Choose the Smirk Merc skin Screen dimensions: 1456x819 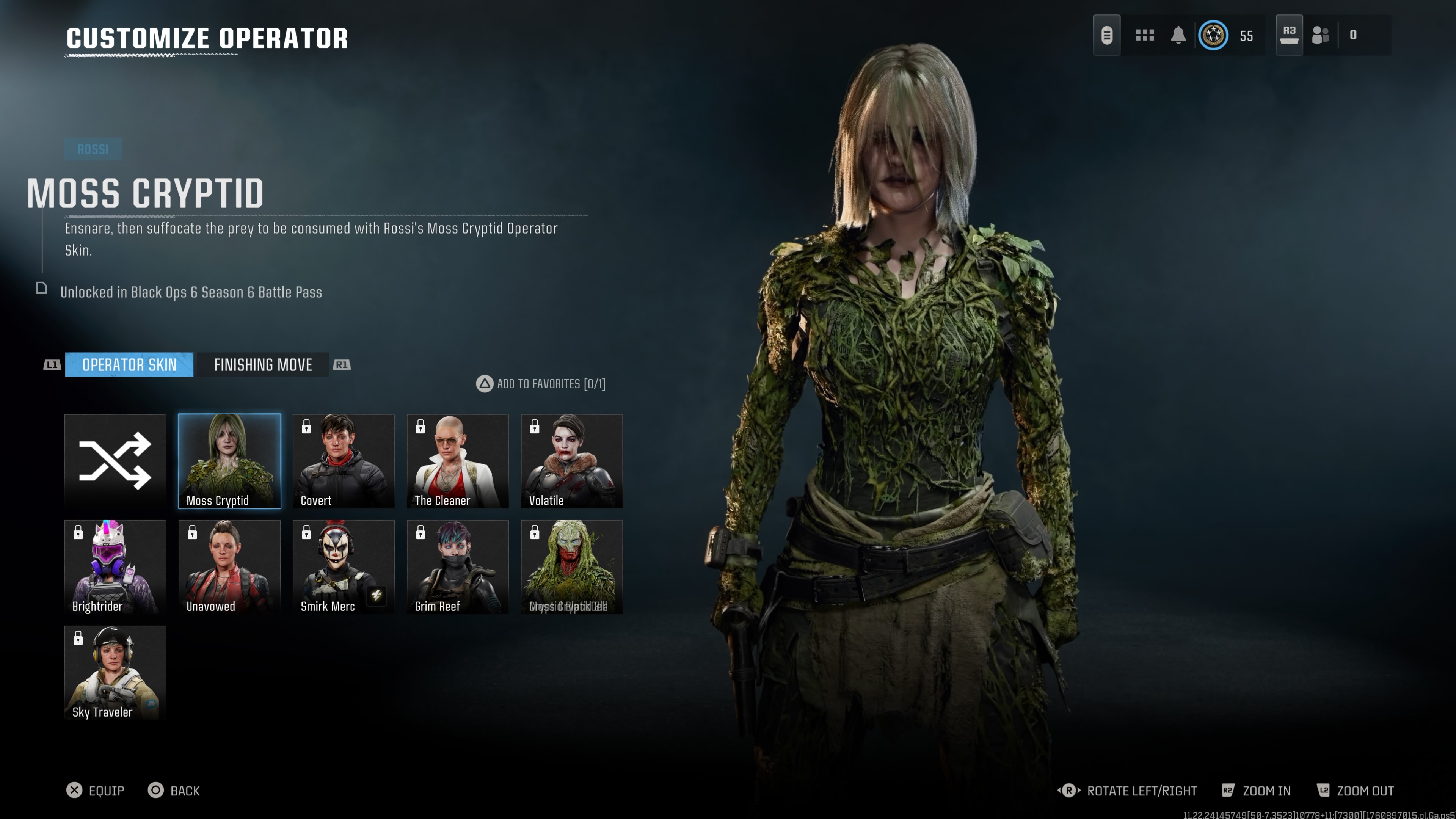pos(344,566)
